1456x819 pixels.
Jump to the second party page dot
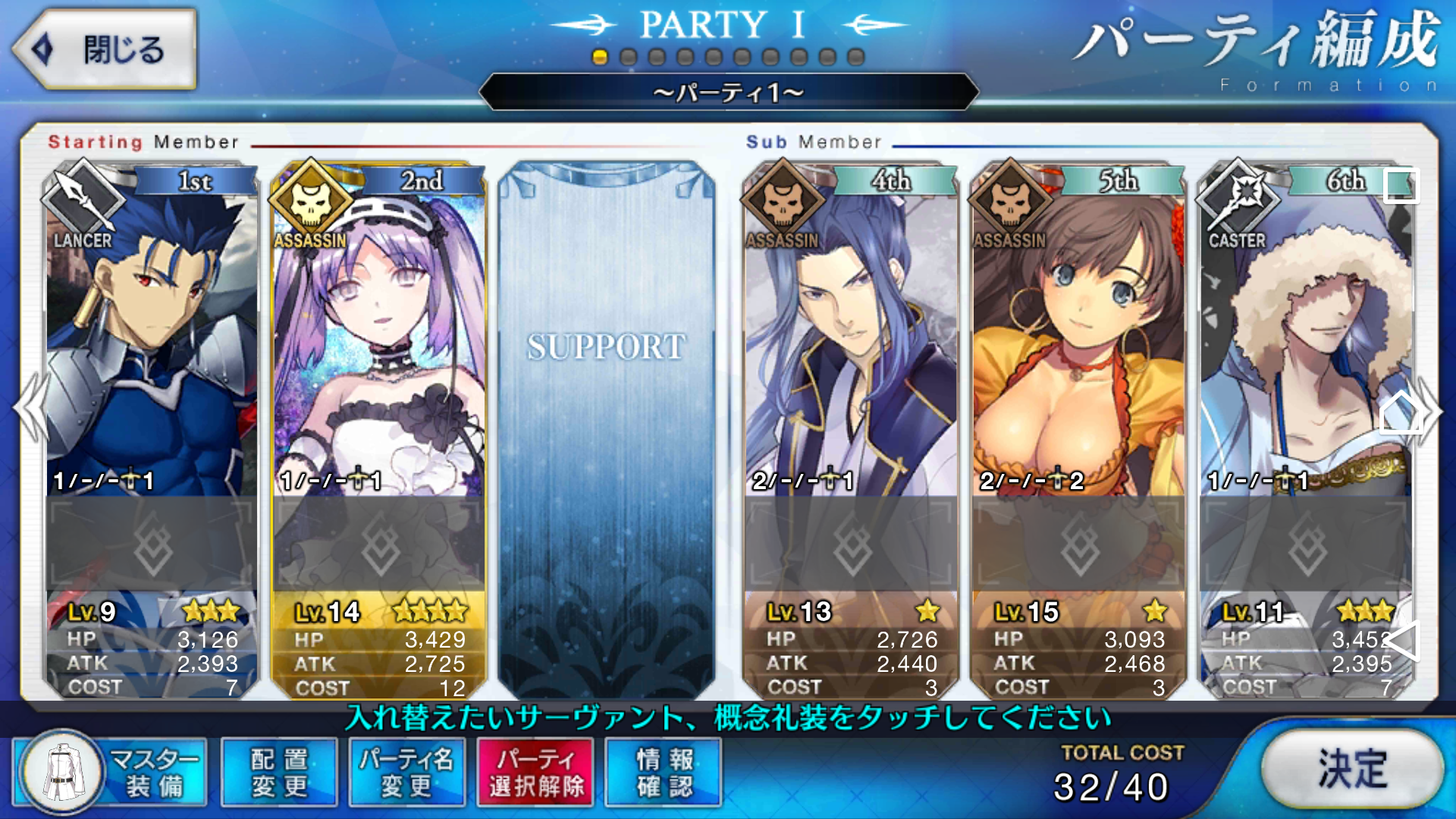(628, 58)
